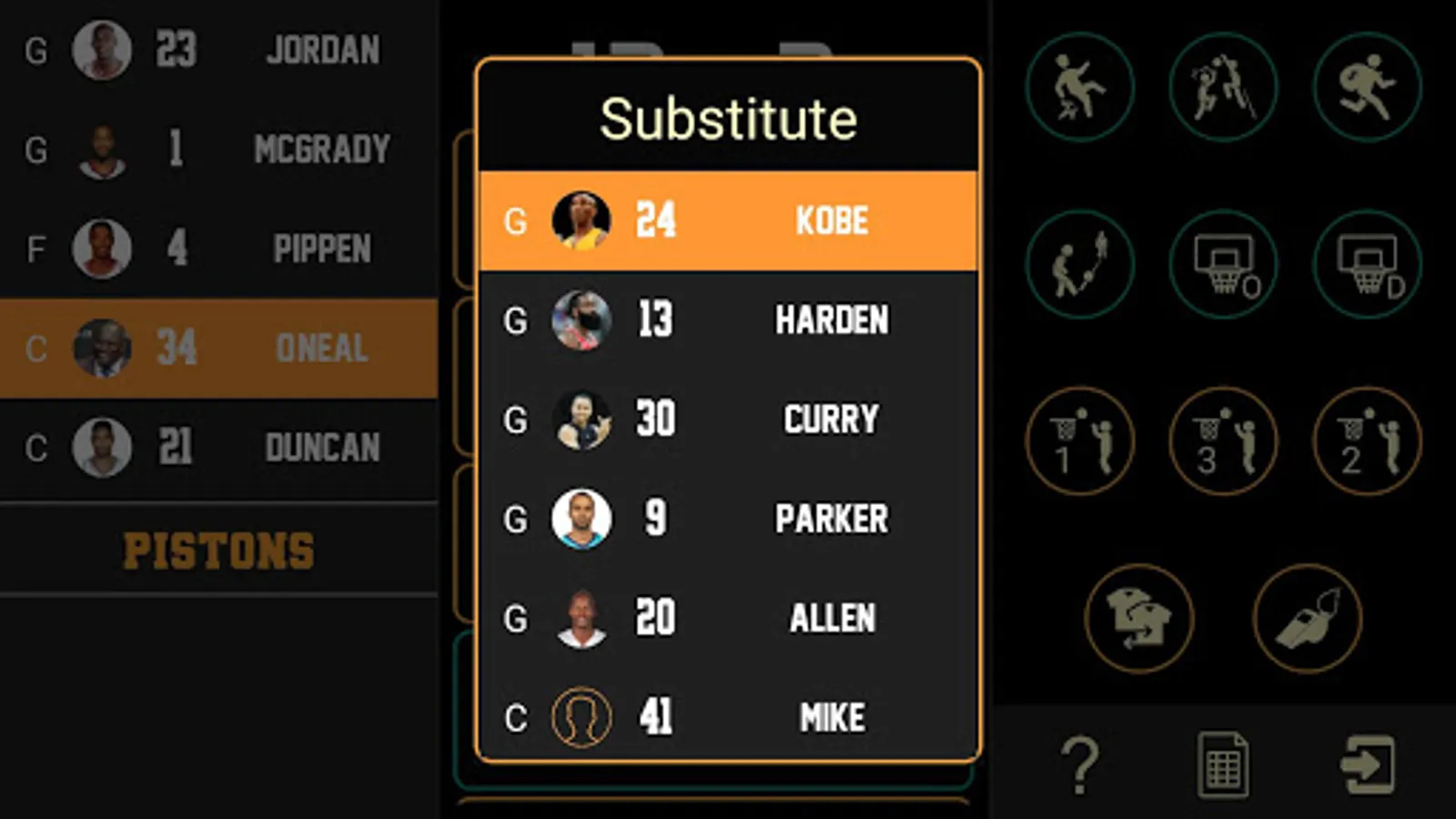Choose Allen number 20 as substitute
The image size is (1456, 819).
point(728,618)
